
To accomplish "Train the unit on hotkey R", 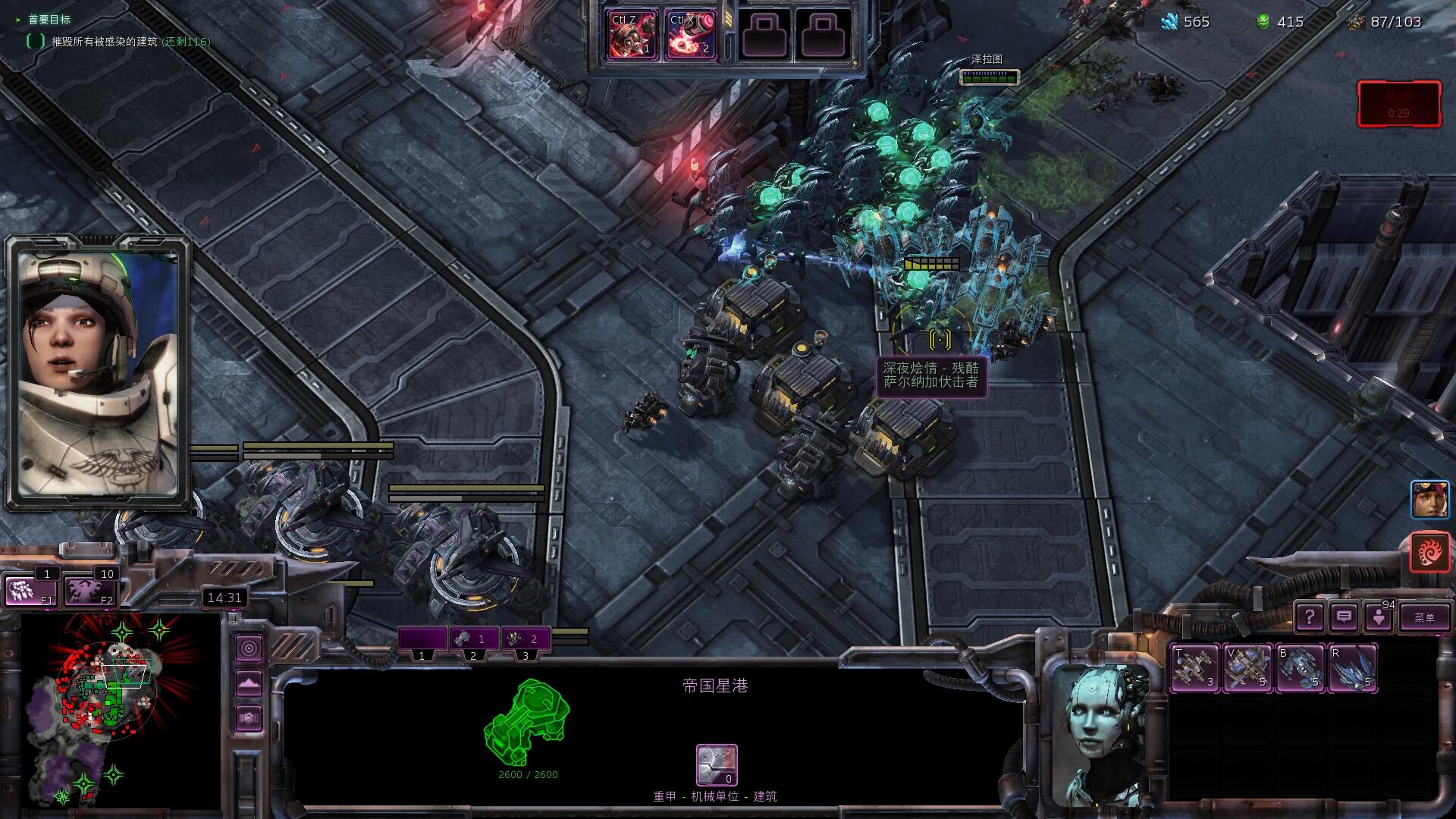I will tap(1352, 667).
